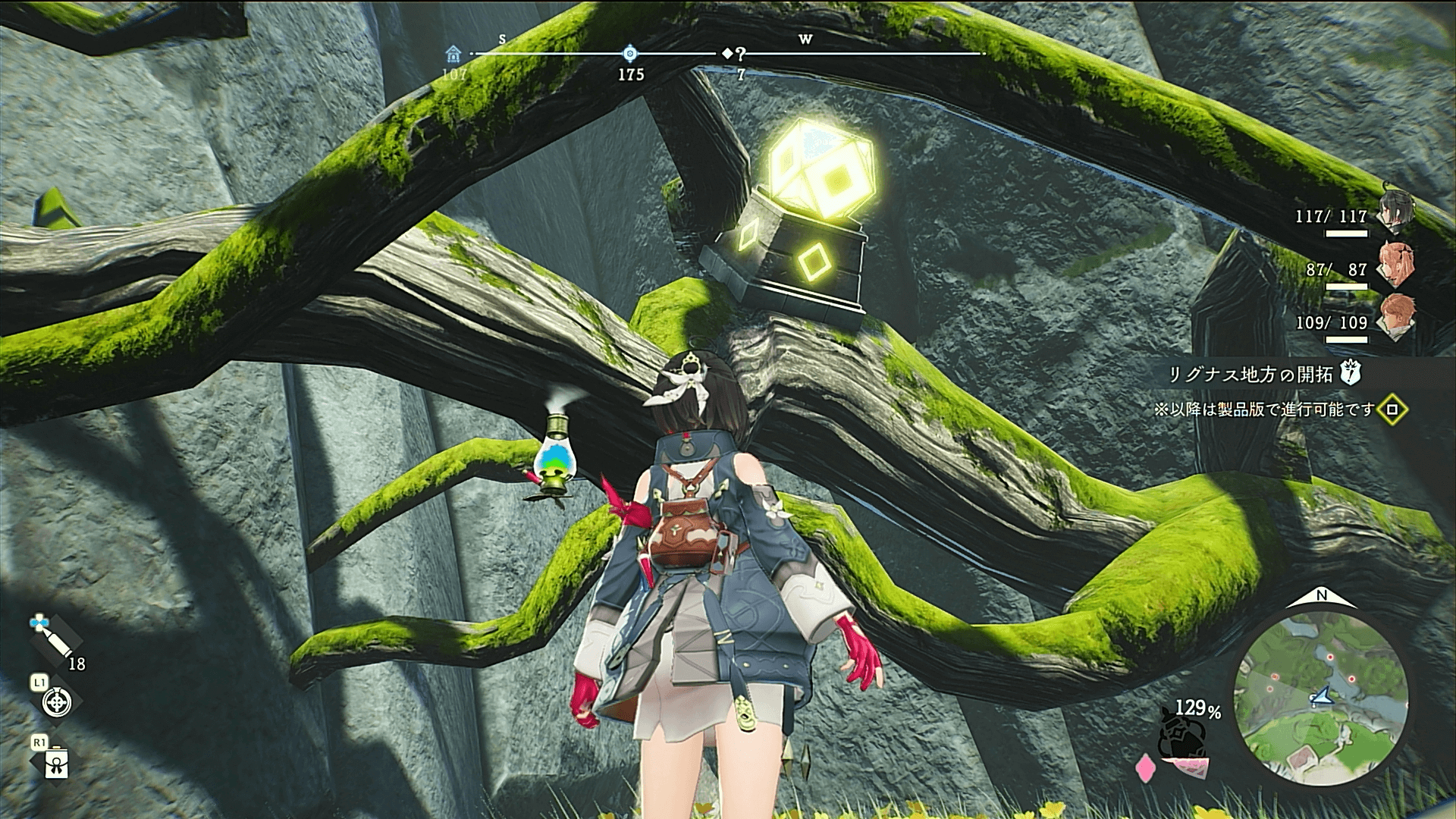
Task: Click the white canister icon beside R1
Action: pos(57,764)
